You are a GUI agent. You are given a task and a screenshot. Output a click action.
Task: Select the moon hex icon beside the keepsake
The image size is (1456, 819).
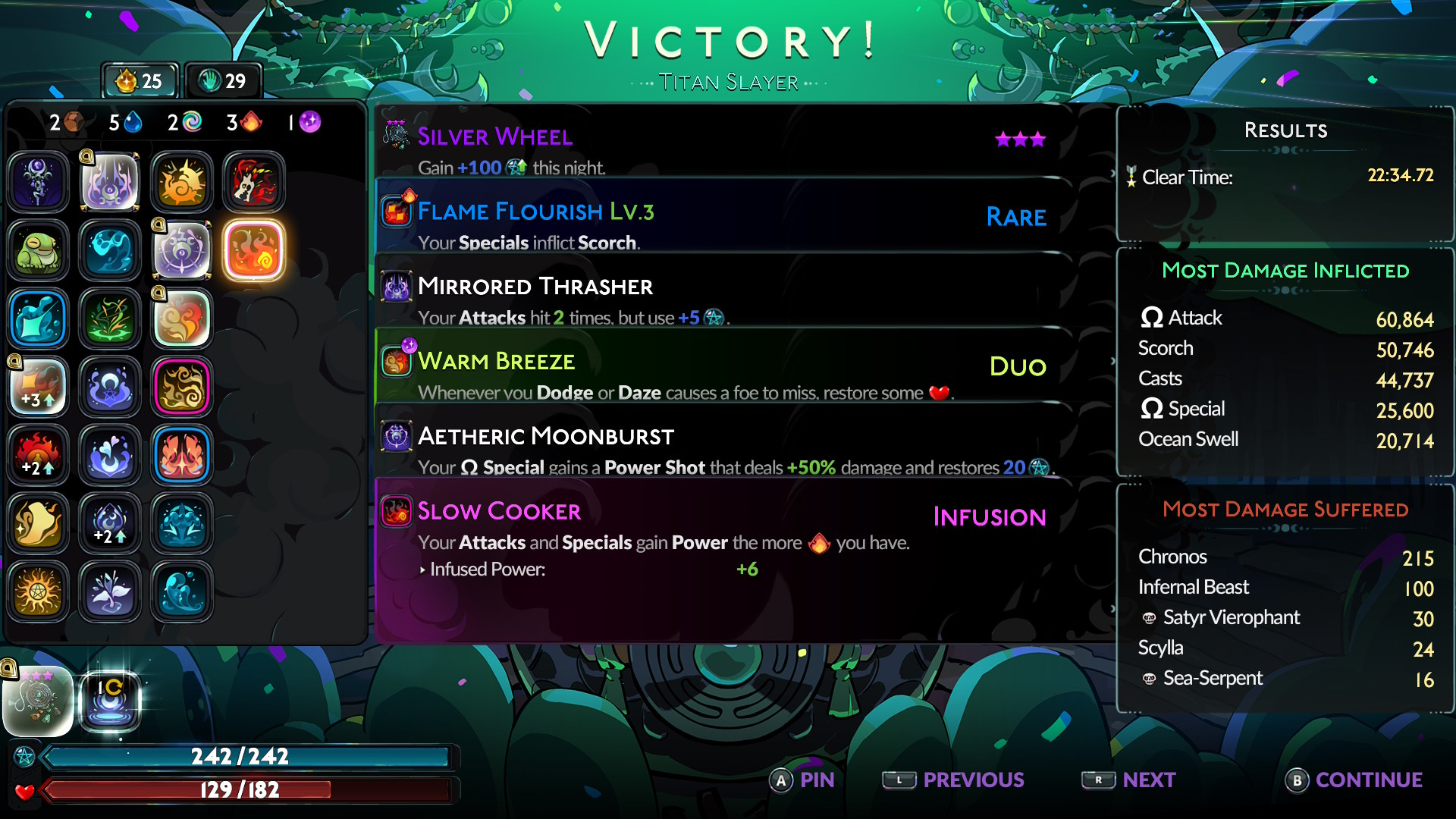pyautogui.click(x=111, y=701)
